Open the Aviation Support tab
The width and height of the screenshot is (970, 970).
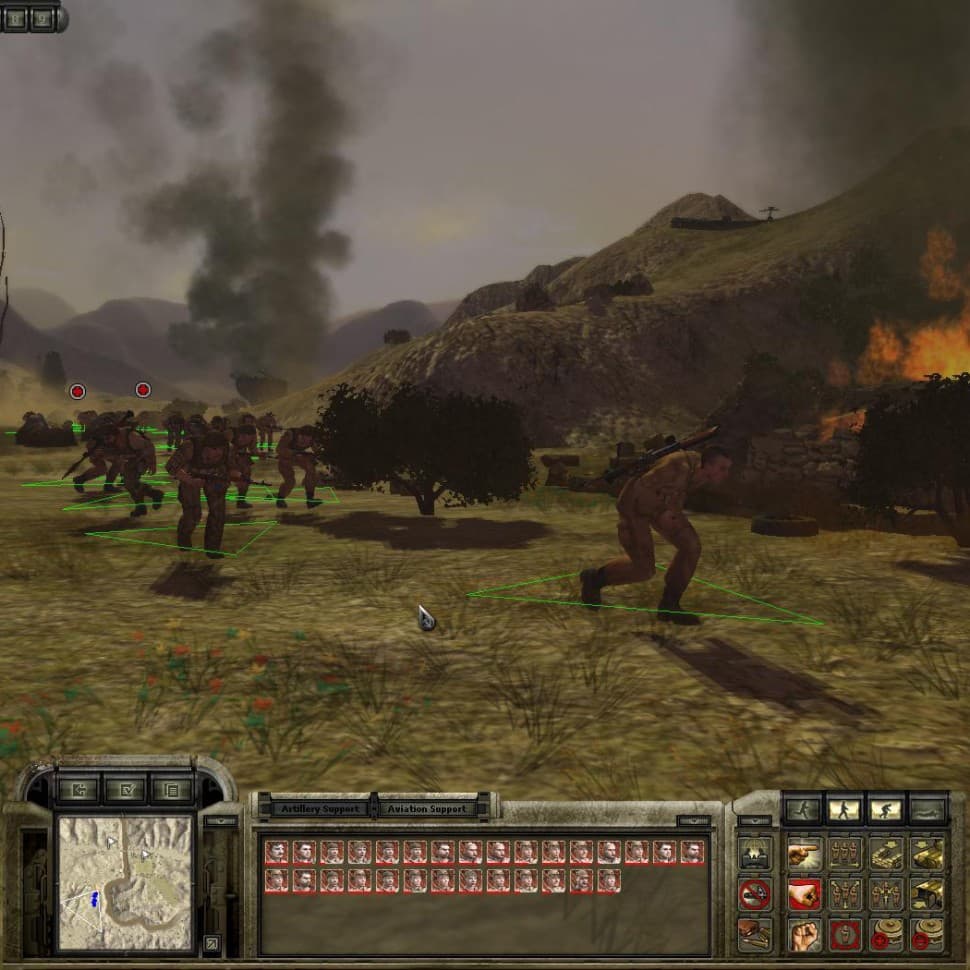428,808
